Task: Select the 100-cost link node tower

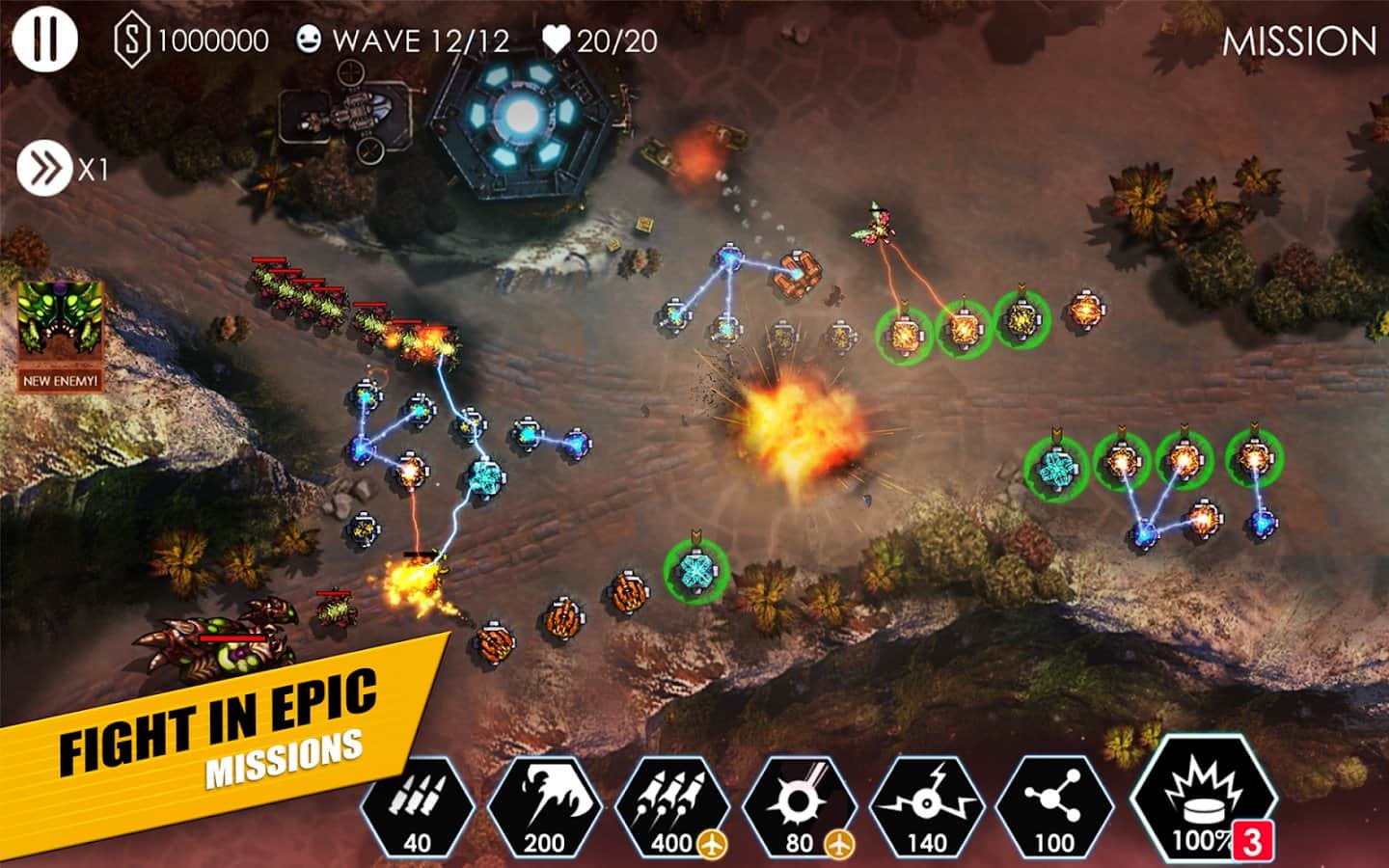Action: 1053,808
